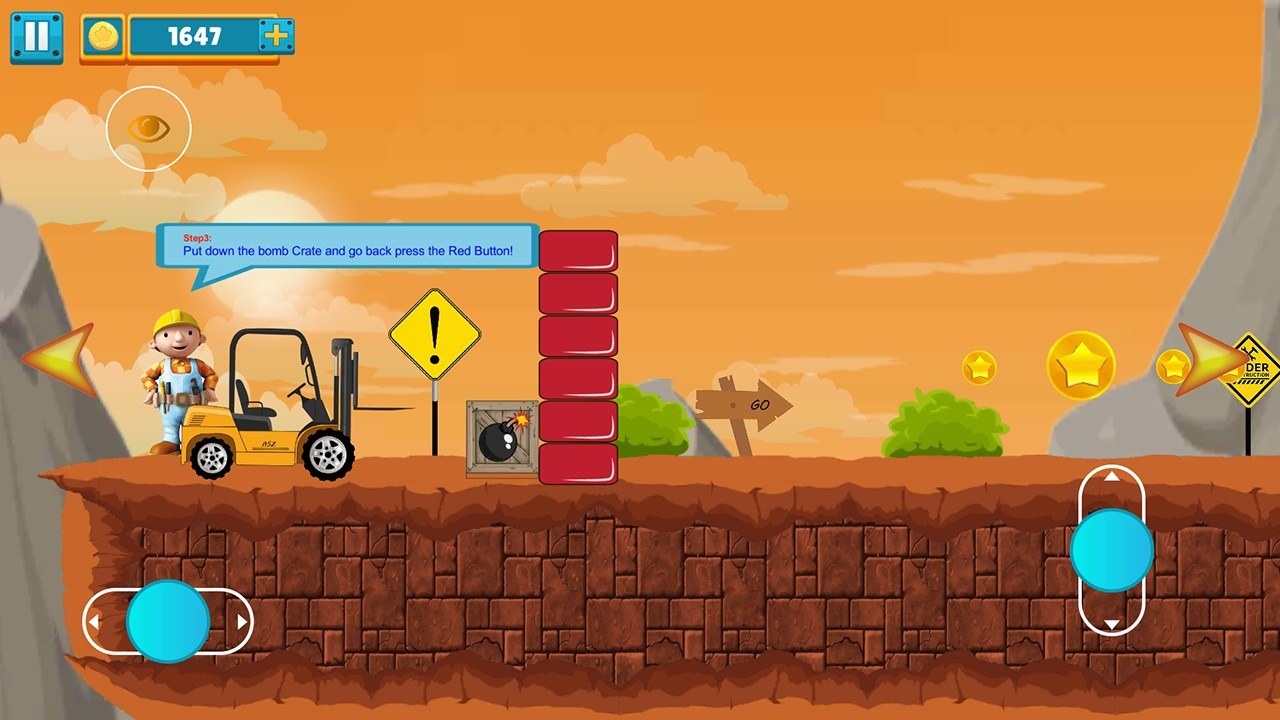
Task: Lower the fork with the down arrow
Action: coord(1111,625)
